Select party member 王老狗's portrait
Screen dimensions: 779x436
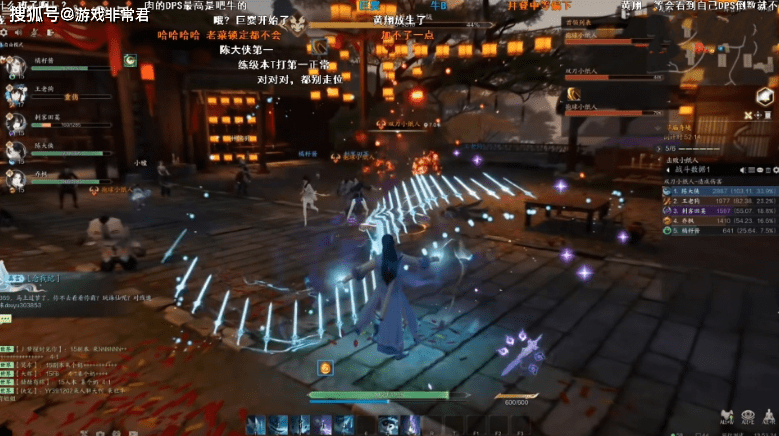point(16,93)
